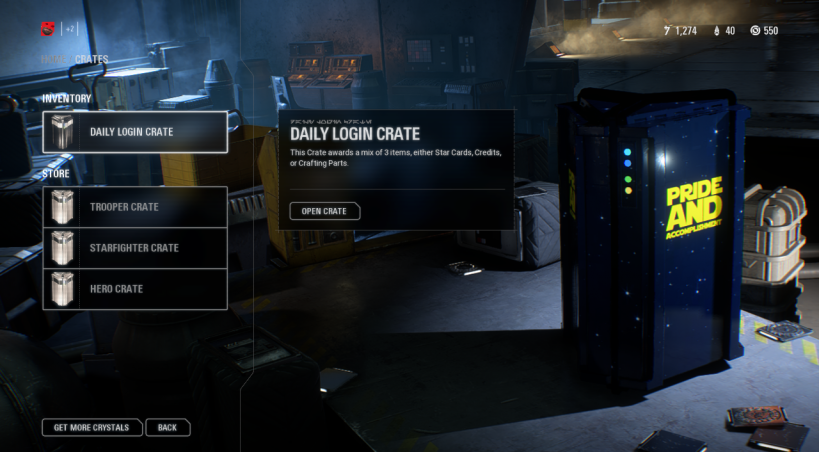Image resolution: width=819 pixels, height=452 pixels.
Task: Choose the Trooper Crate from the store
Action: 135,207
